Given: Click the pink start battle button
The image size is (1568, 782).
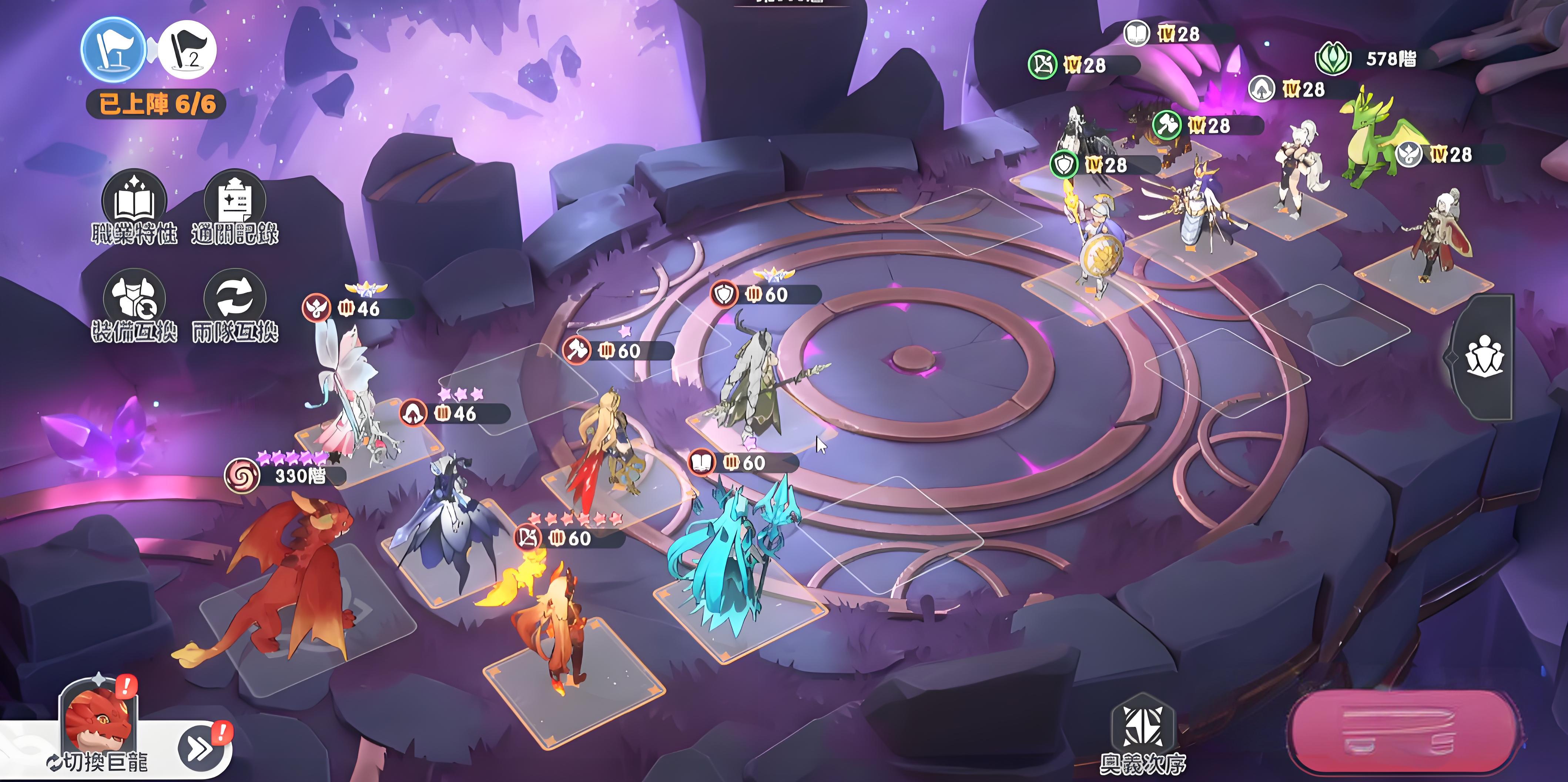Looking at the screenshot, I should point(1400,731).
